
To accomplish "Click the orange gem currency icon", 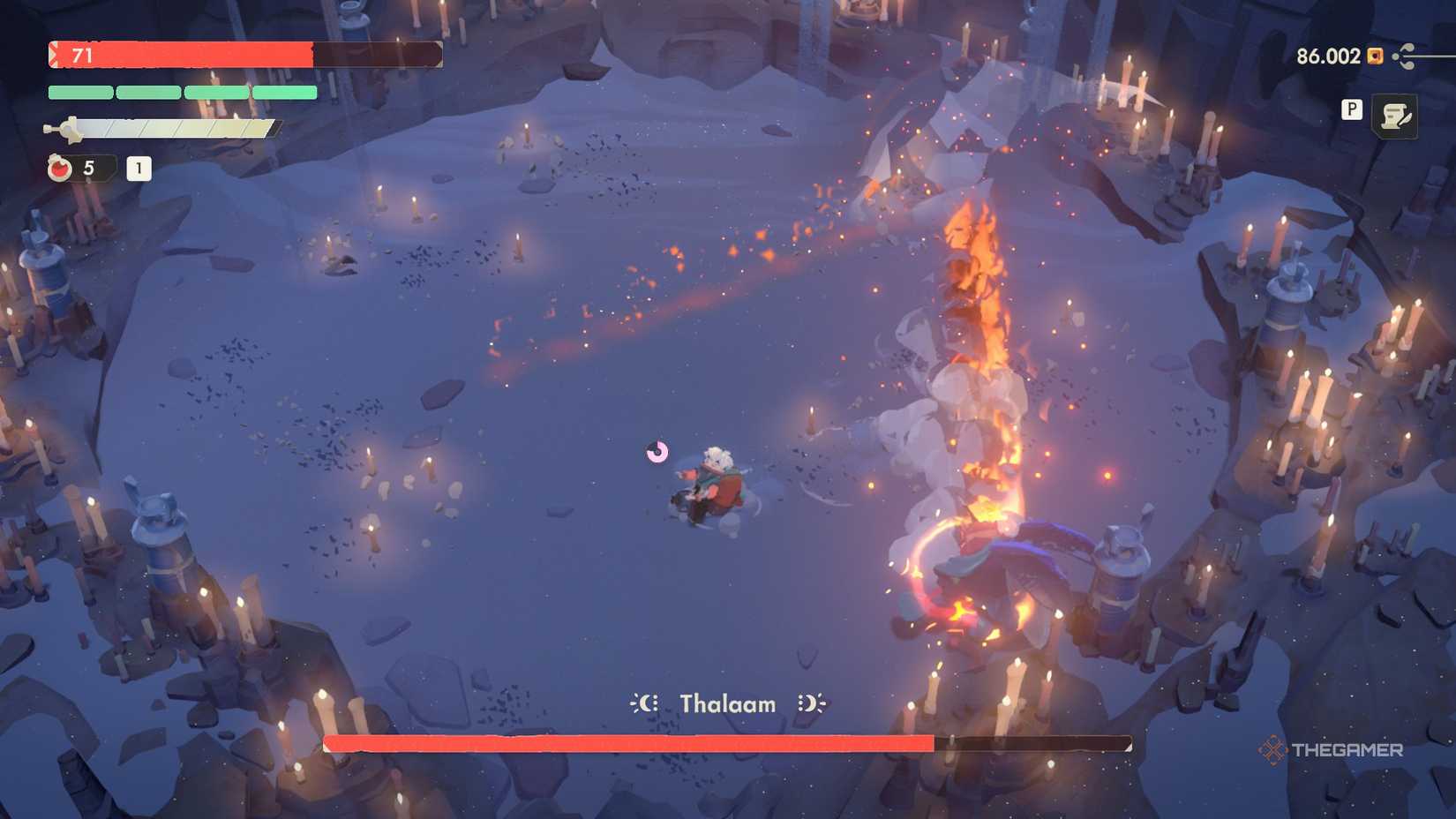I will pyautogui.click(x=1374, y=56).
